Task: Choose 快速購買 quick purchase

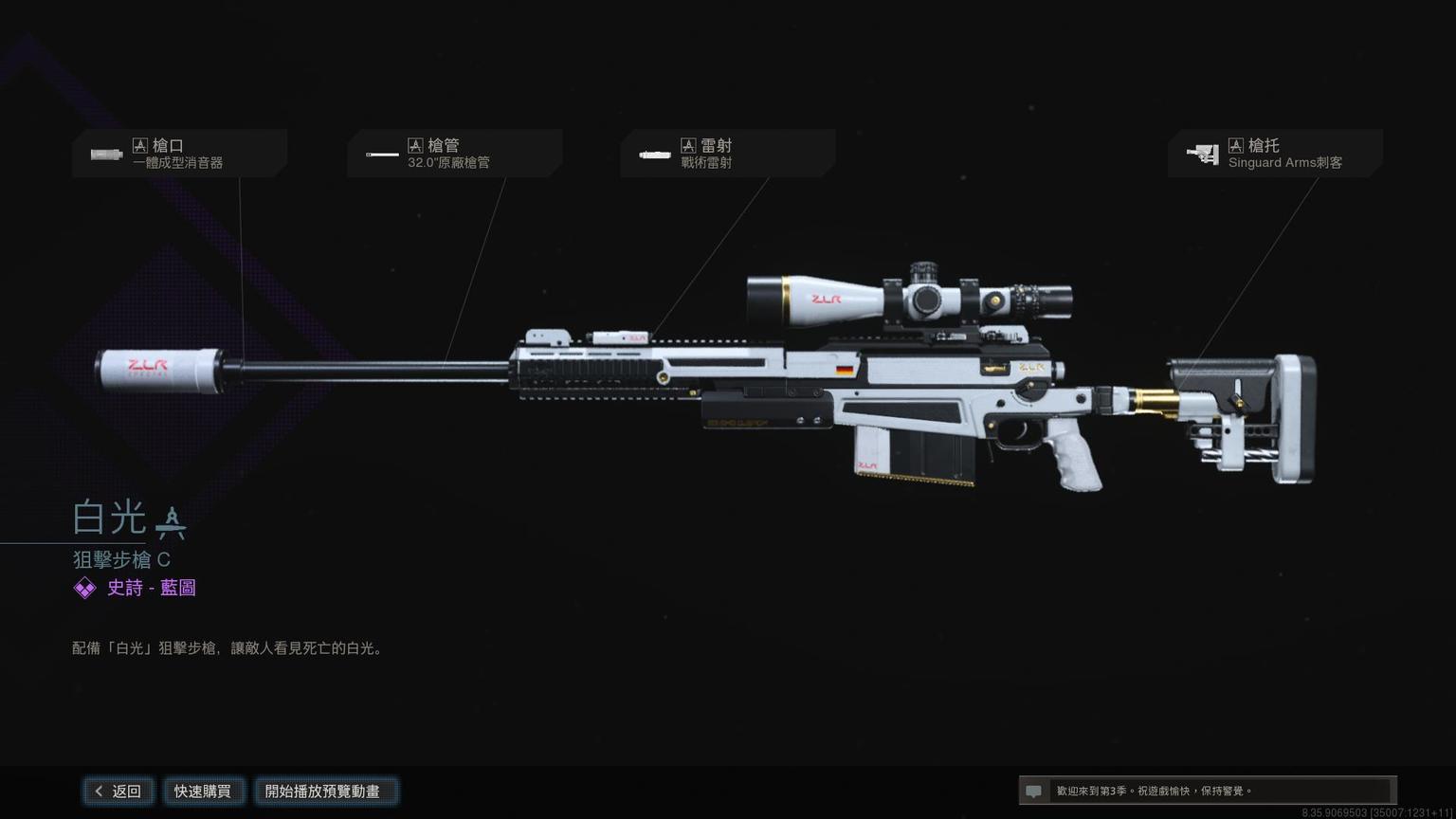Action: coord(203,791)
